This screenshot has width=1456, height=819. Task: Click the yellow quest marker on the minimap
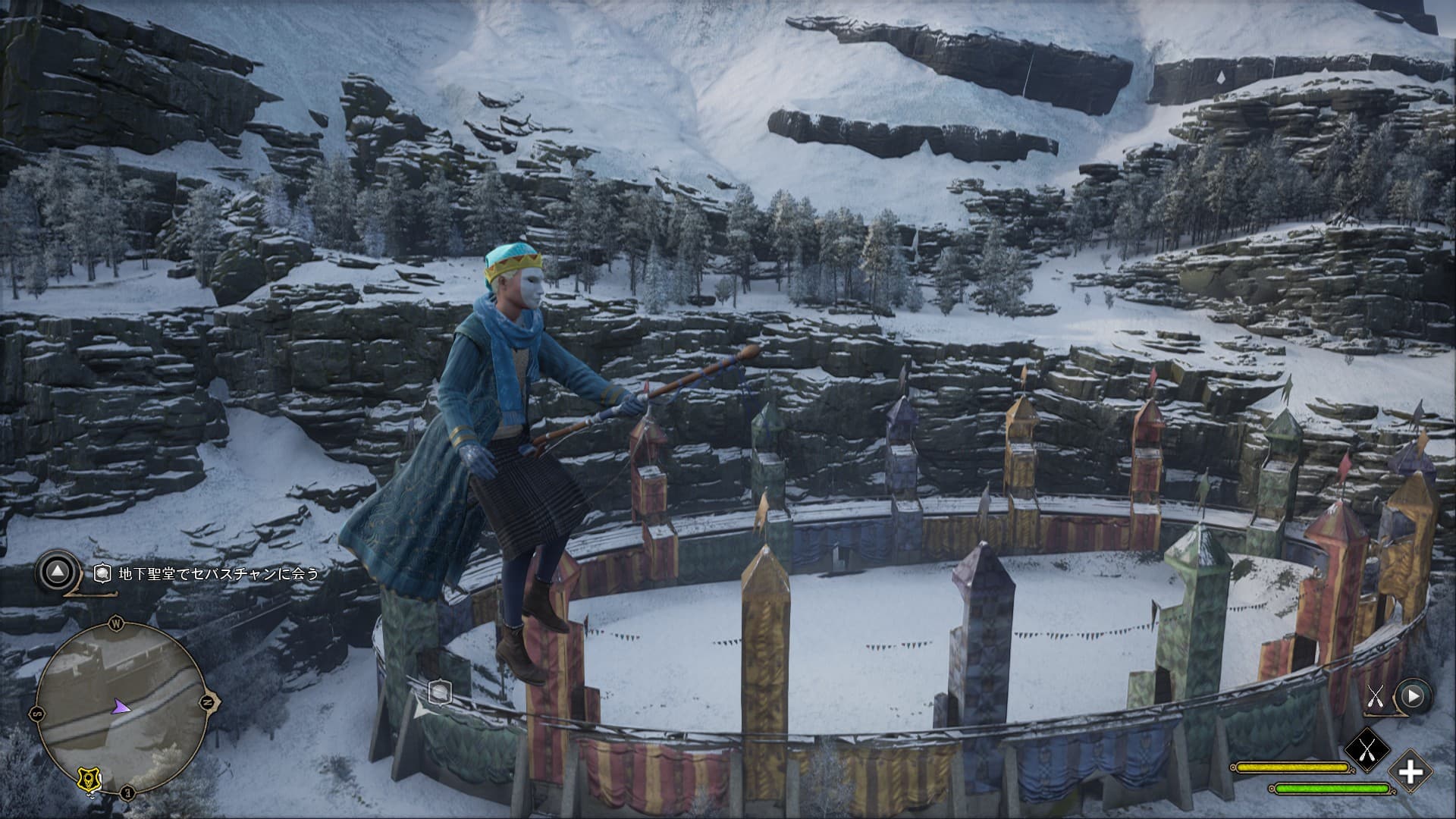[x=89, y=778]
